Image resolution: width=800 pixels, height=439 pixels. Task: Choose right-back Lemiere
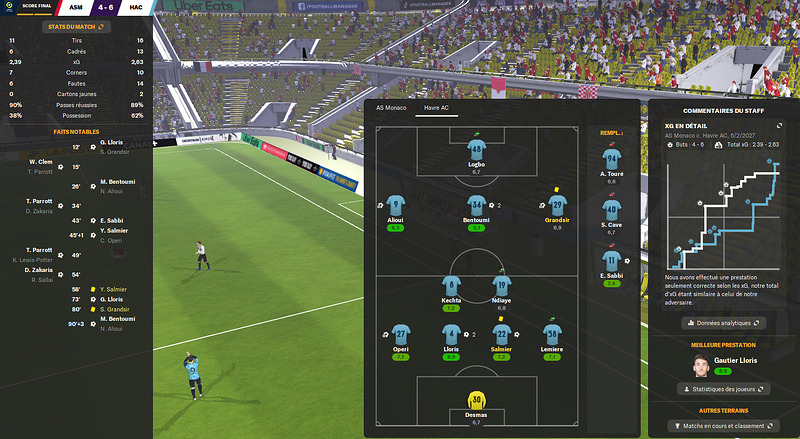[552, 334]
